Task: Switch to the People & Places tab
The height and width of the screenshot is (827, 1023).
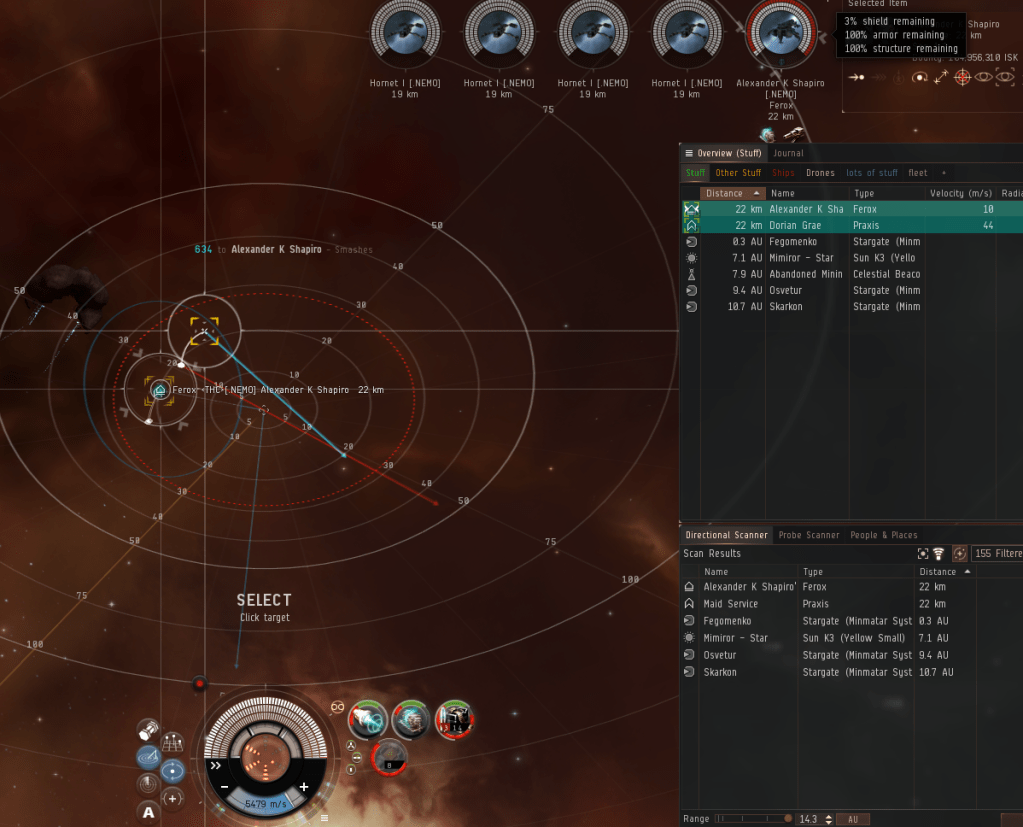Action: tap(883, 535)
